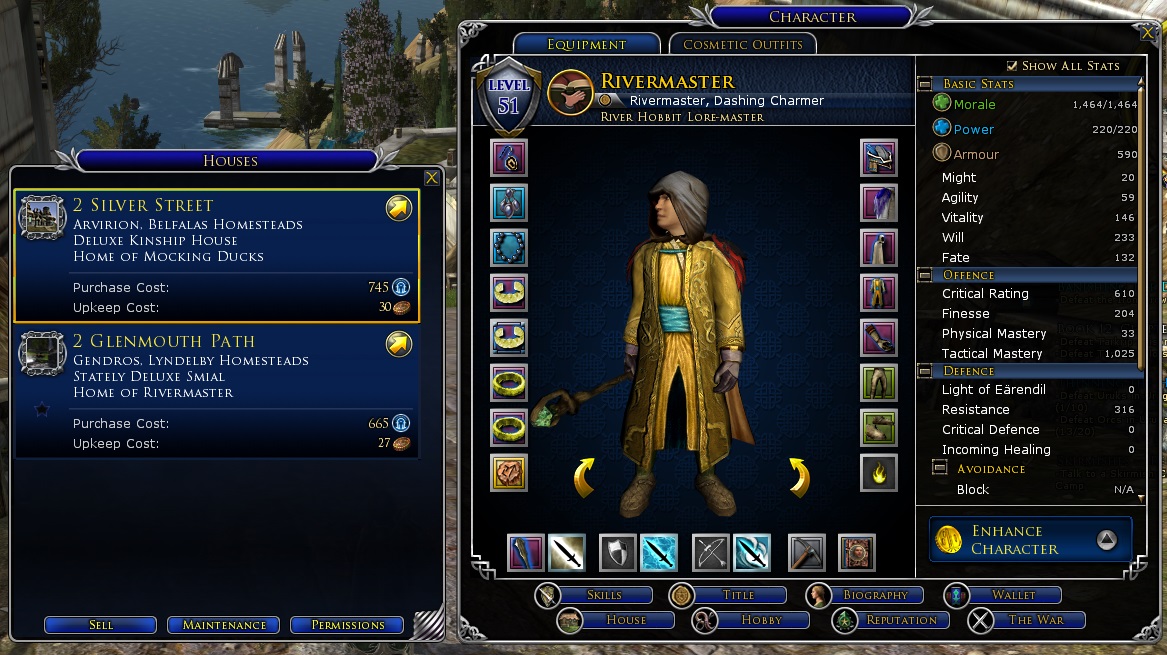Image resolution: width=1167 pixels, height=655 pixels.
Task: Select the 2 Glenmouth Path house entry
Action: [217, 392]
